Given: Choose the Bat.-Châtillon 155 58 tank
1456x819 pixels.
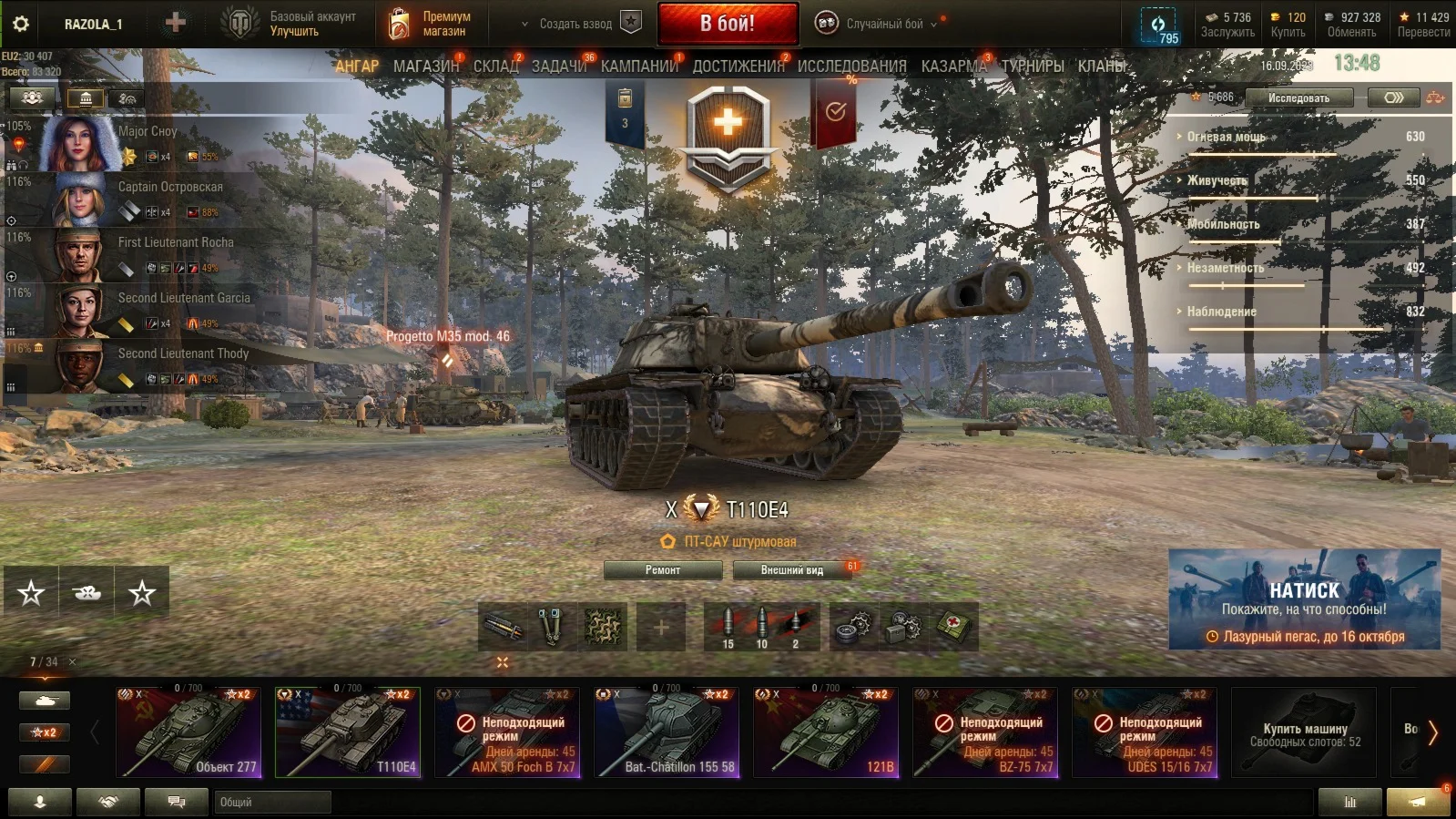Looking at the screenshot, I should 667,732.
